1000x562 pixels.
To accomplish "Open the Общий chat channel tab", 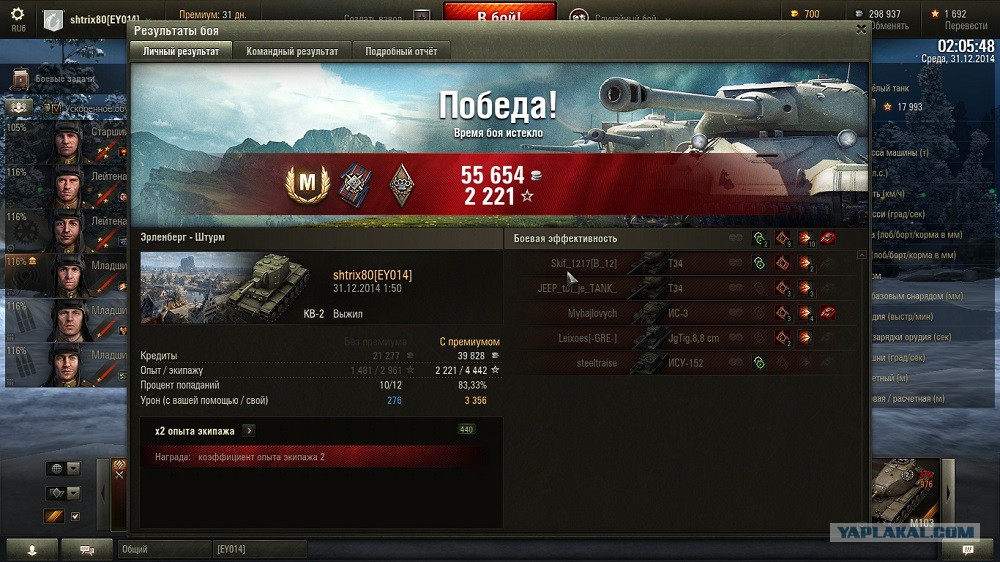I will pos(164,549).
